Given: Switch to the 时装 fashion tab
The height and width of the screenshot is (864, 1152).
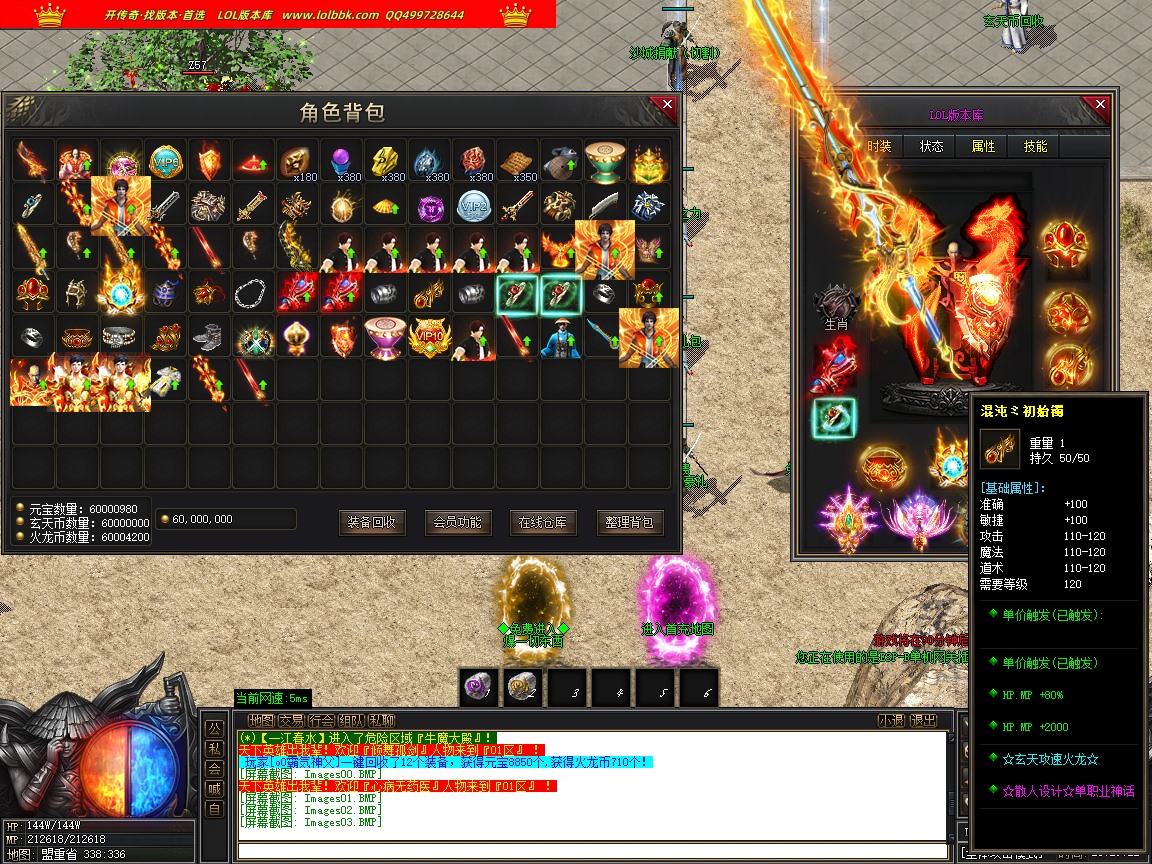Looking at the screenshot, I should [x=879, y=146].
